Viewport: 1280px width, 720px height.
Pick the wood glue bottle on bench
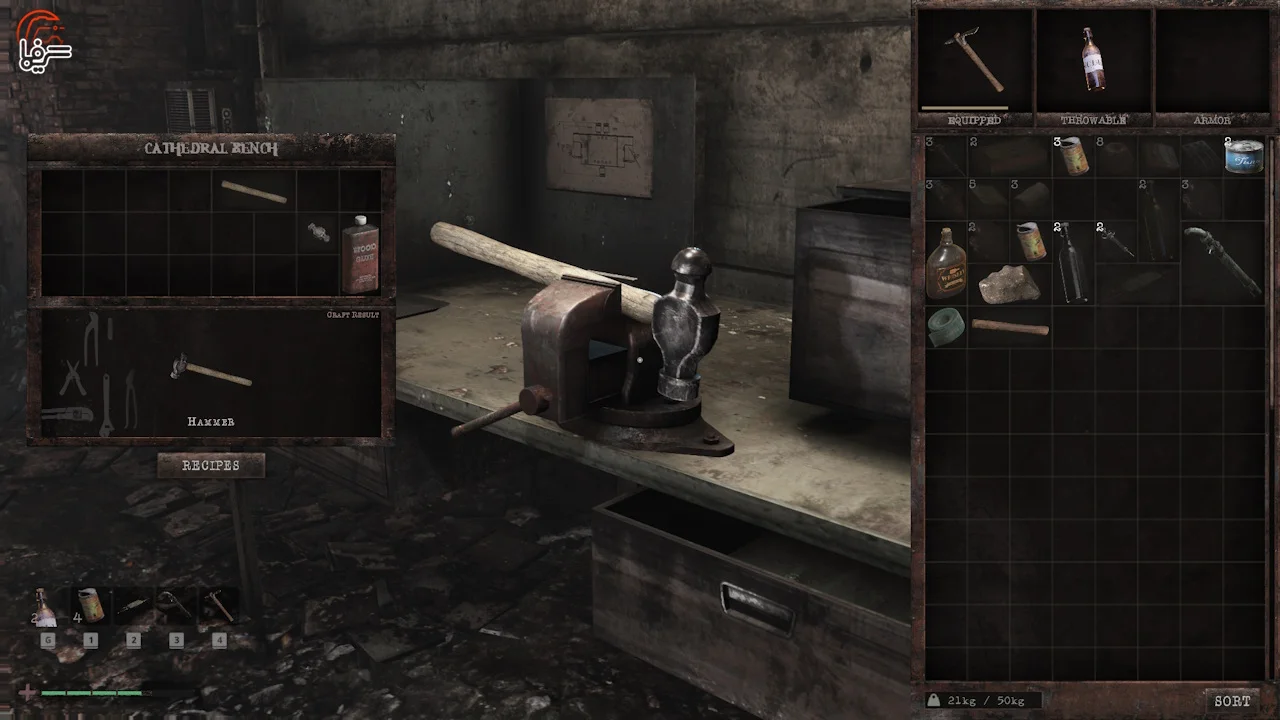360,254
